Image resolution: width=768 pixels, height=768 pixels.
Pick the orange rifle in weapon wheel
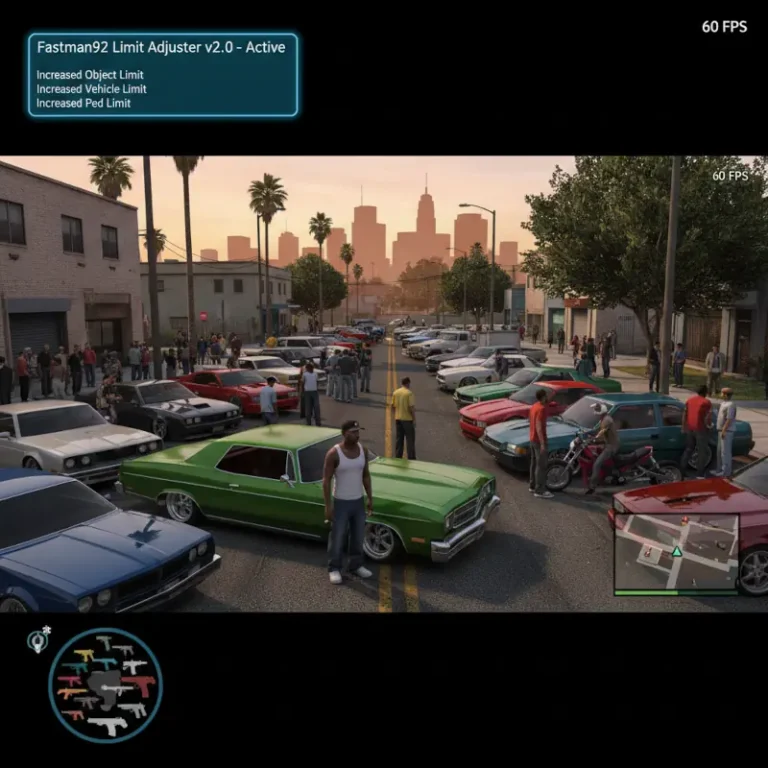pos(72,692)
